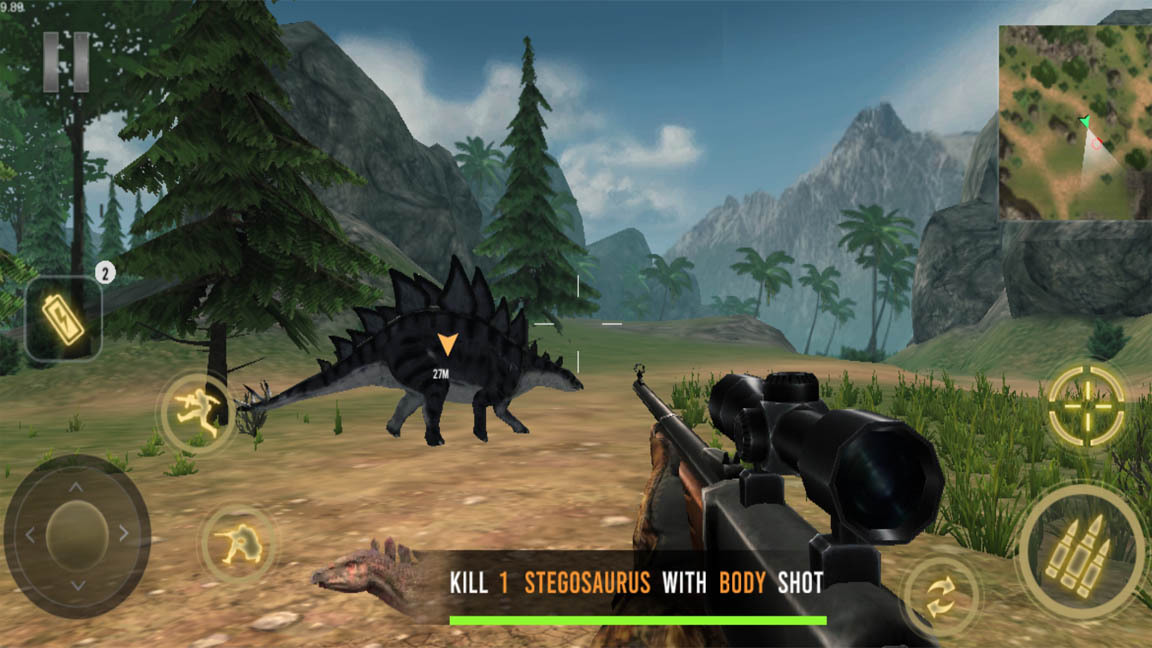Activate the crouch stance button

pyautogui.click(x=238, y=543)
